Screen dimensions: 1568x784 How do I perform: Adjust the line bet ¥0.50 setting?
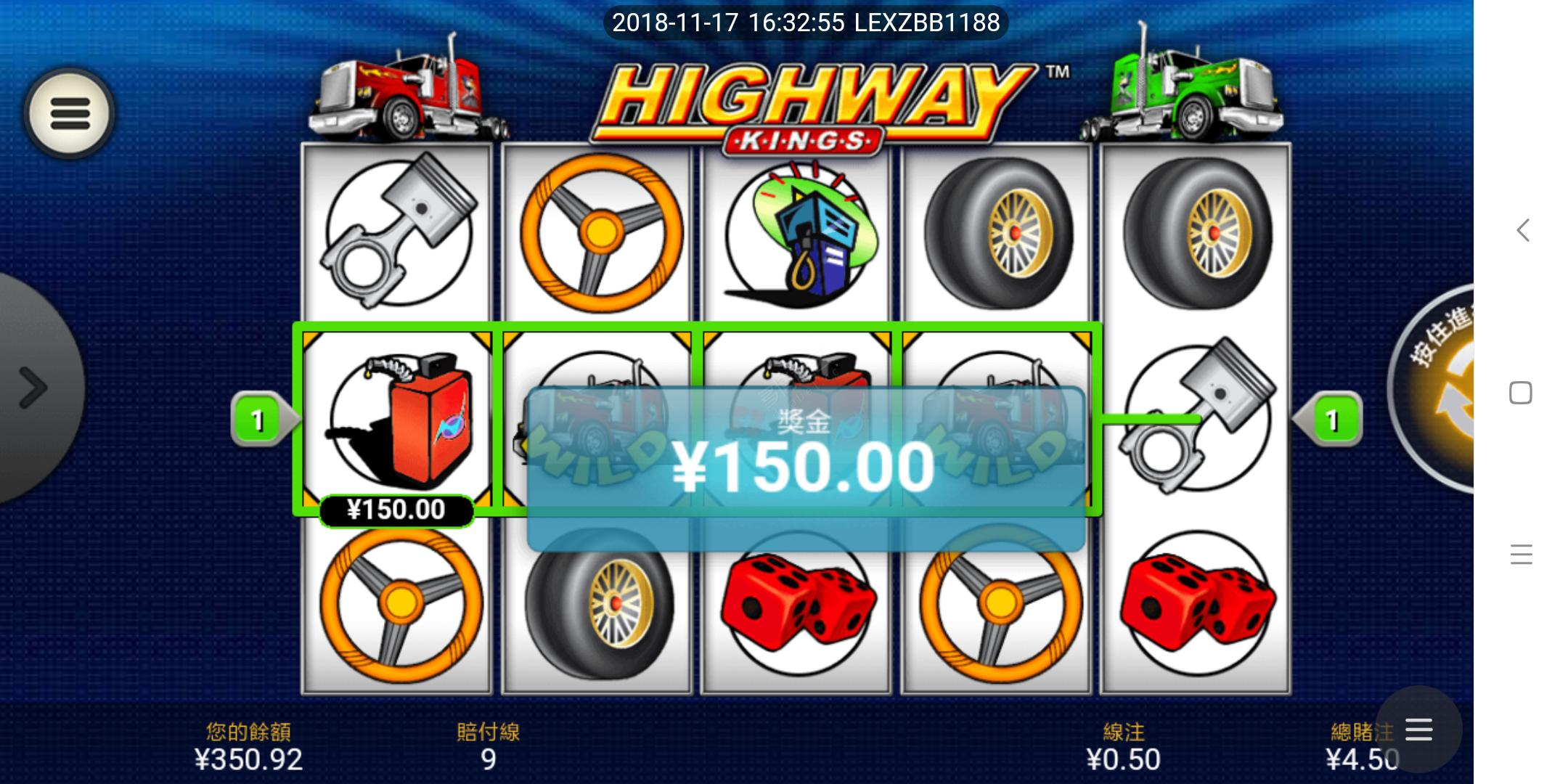point(1123,748)
